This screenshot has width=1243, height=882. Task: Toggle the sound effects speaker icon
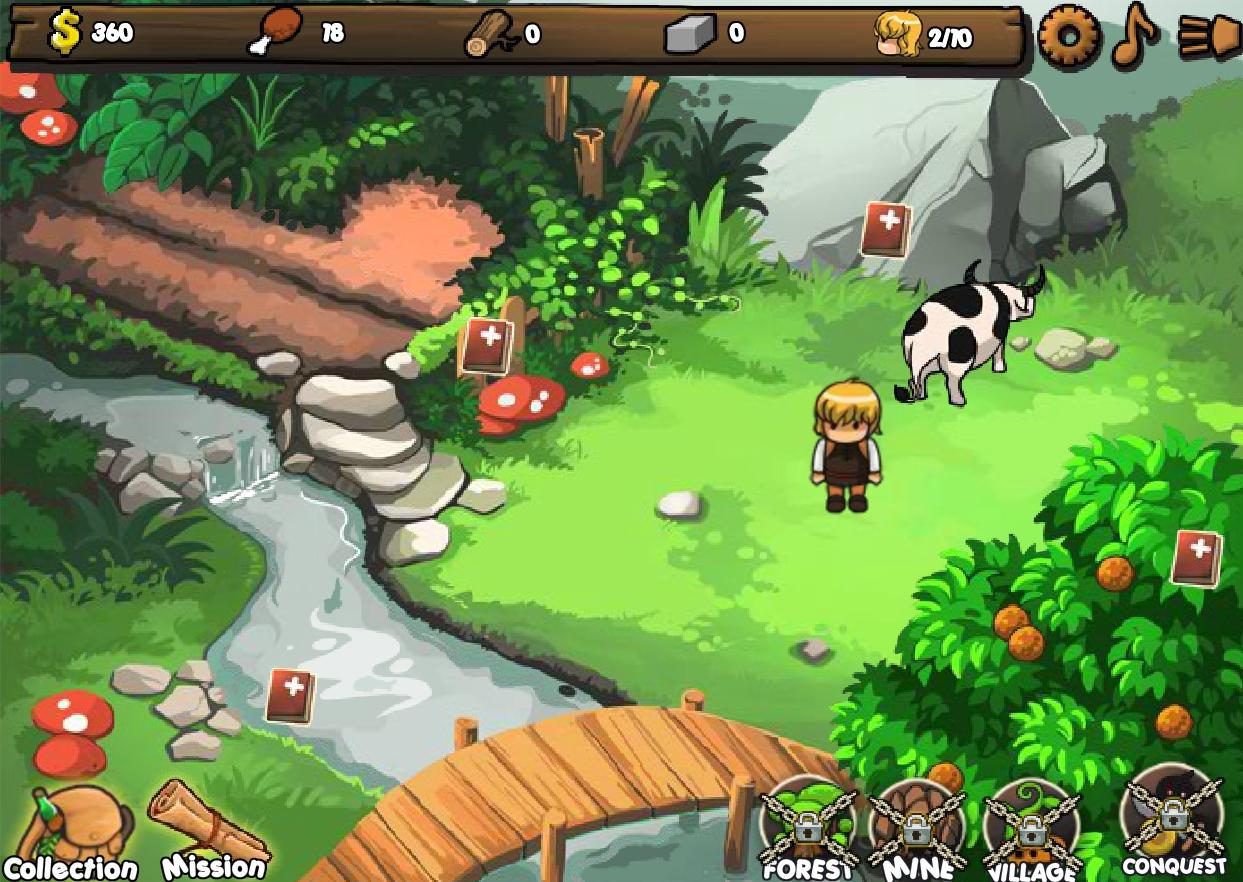pyautogui.click(x=1208, y=37)
